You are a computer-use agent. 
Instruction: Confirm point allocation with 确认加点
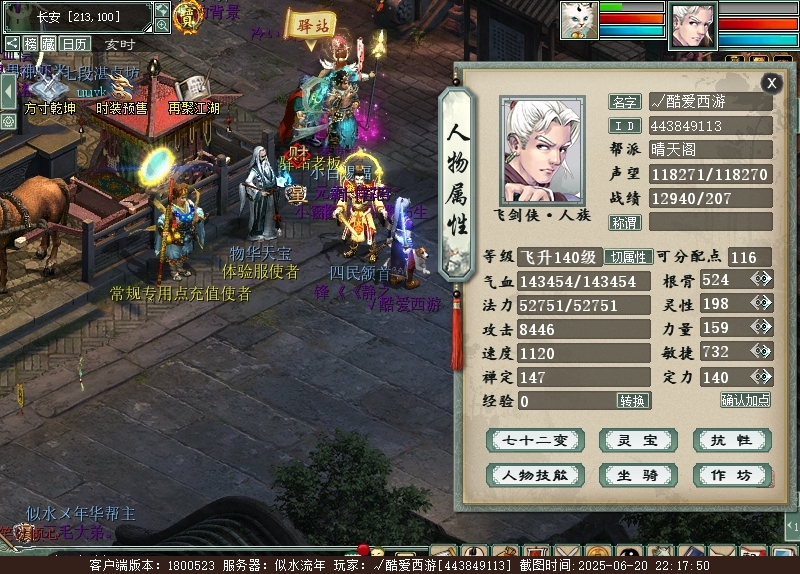746,400
